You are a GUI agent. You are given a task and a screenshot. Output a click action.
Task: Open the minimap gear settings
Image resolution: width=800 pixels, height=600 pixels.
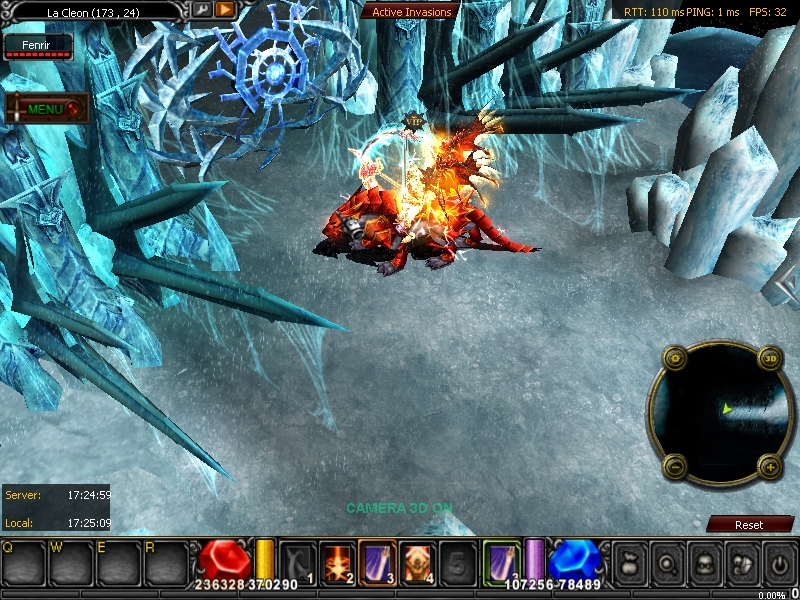coord(676,357)
